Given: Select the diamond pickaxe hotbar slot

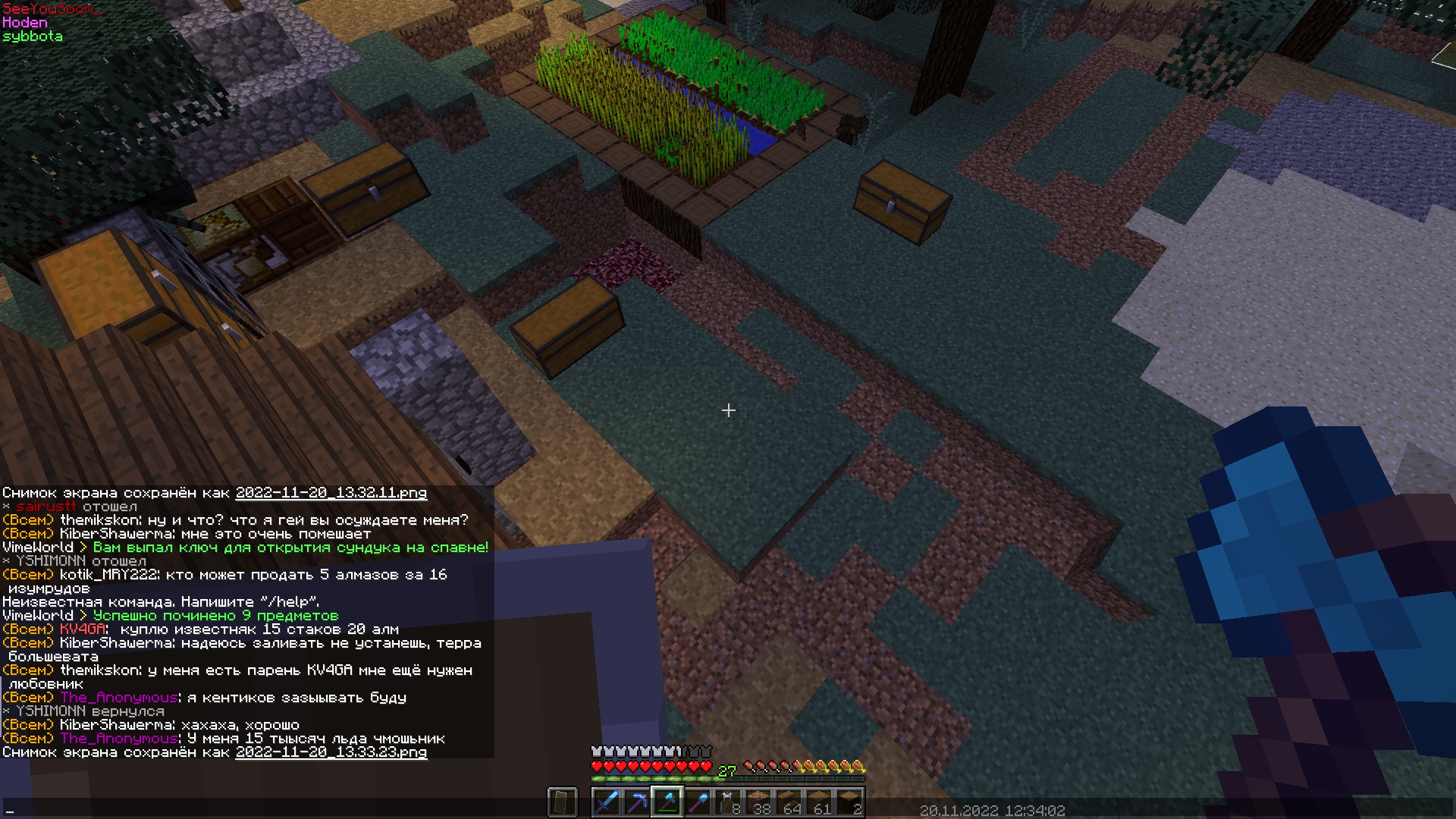Looking at the screenshot, I should click(x=636, y=802).
